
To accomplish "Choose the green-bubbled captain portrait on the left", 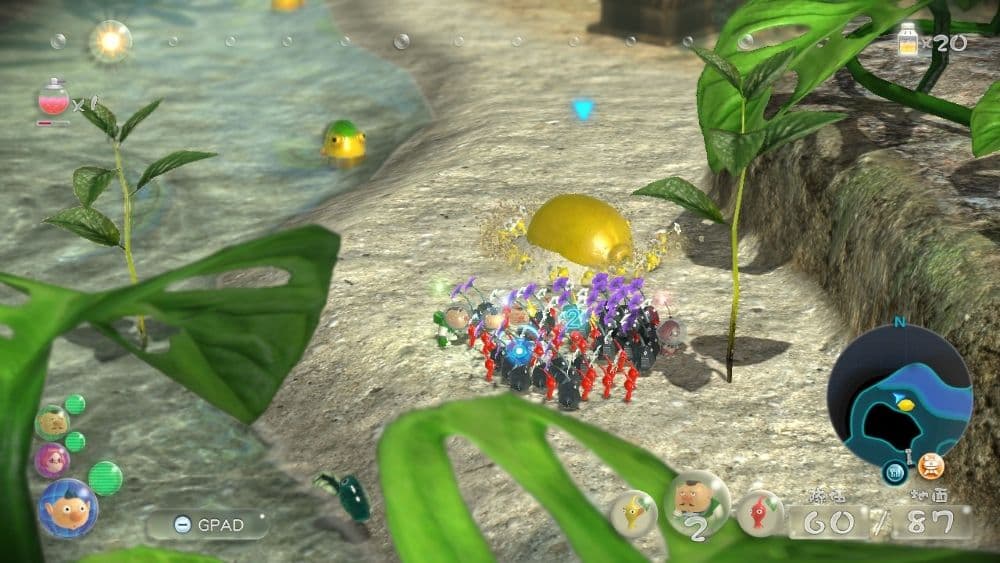I will (x=52, y=422).
